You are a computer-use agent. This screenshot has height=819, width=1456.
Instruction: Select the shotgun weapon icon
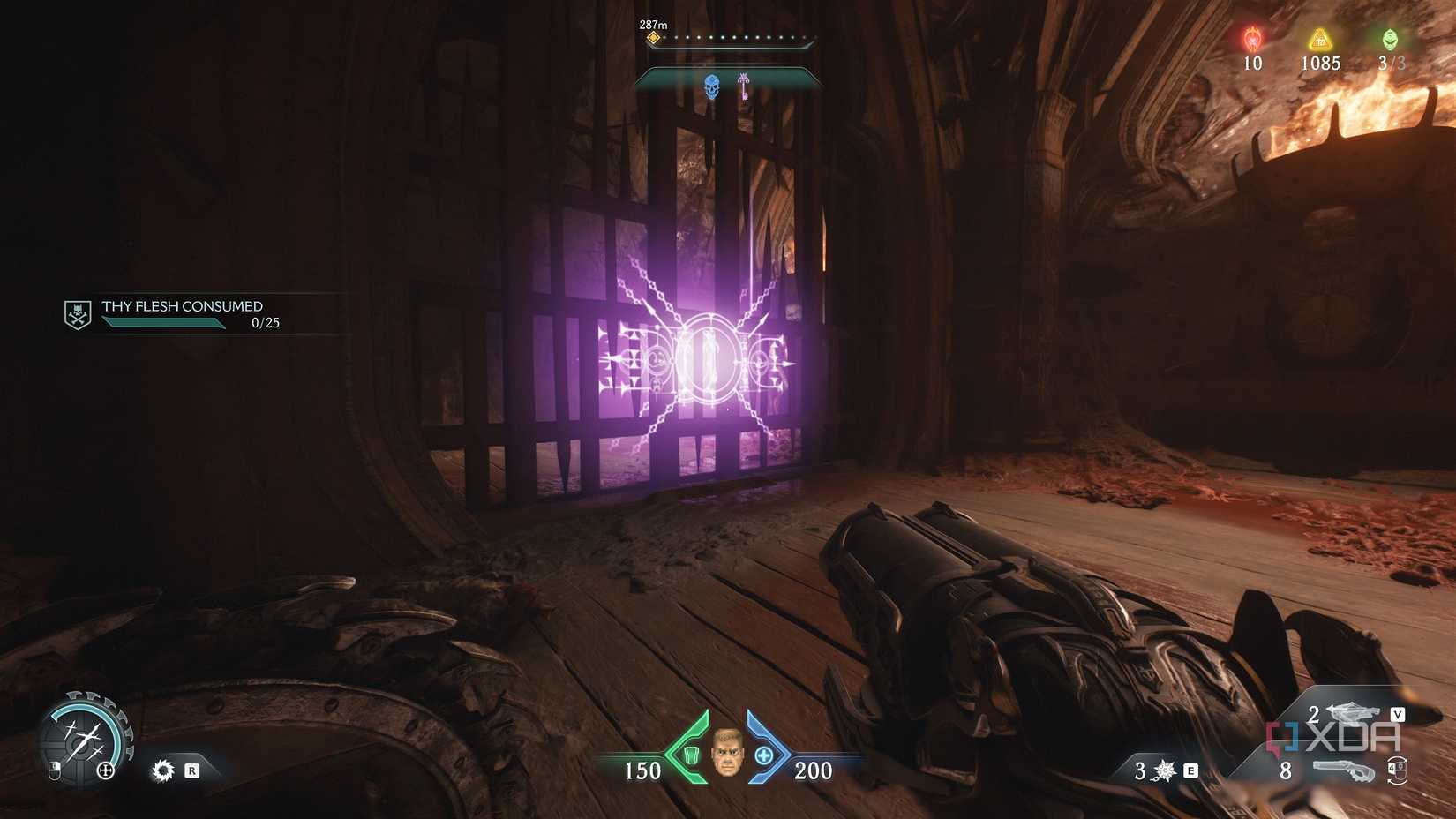pos(1343,770)
